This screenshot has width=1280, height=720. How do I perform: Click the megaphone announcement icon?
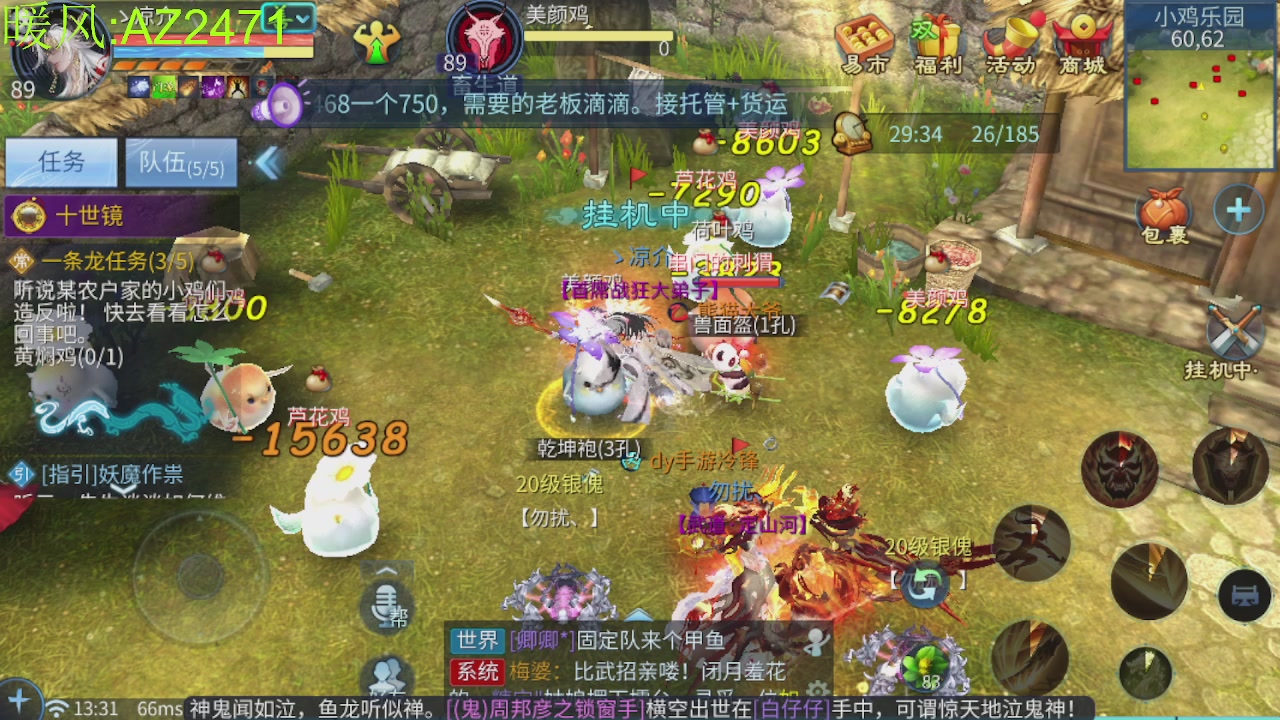[x=281, y=103]
